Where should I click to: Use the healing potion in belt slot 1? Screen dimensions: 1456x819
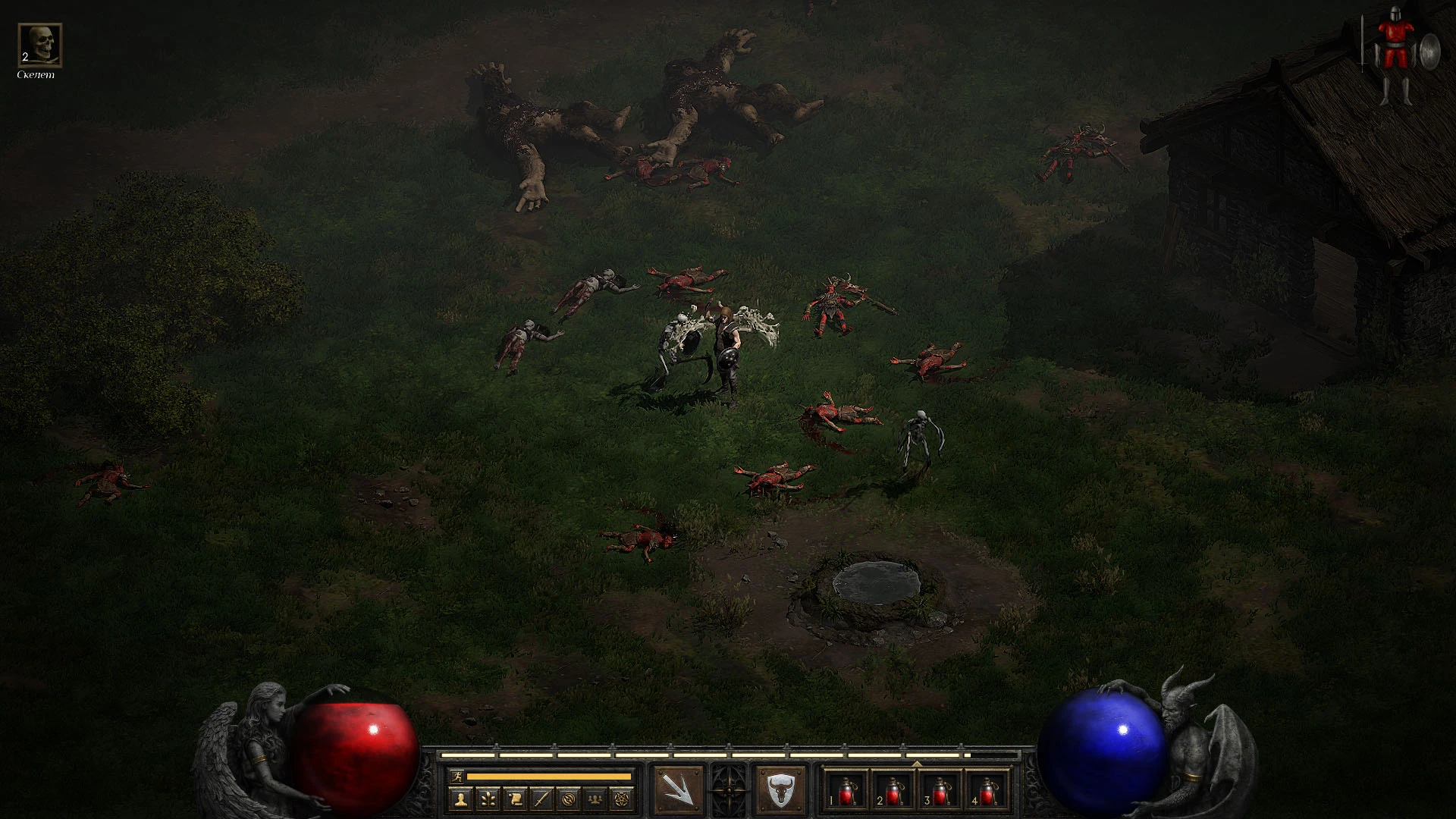pos(846,790)
